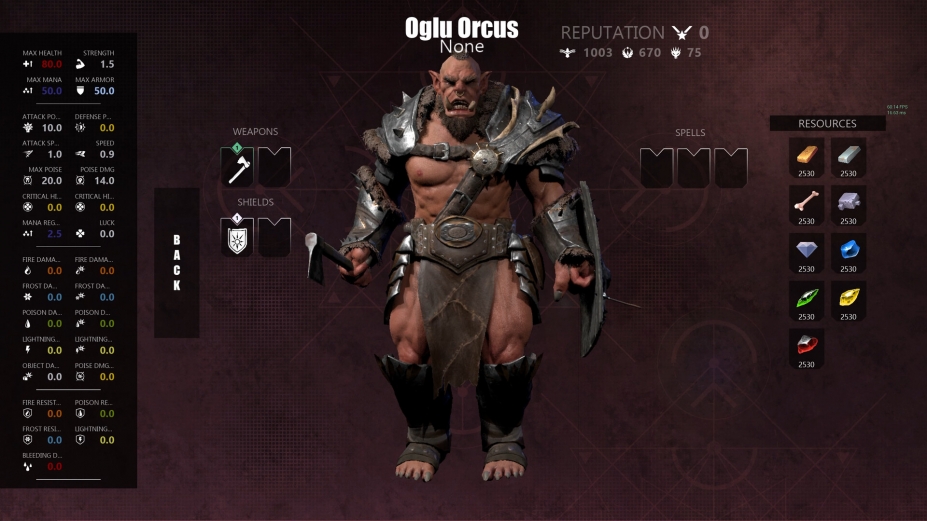This screenshot has height=521, width=927.
Task: Pick the bone resource
Action: click(x=807, y=203)
